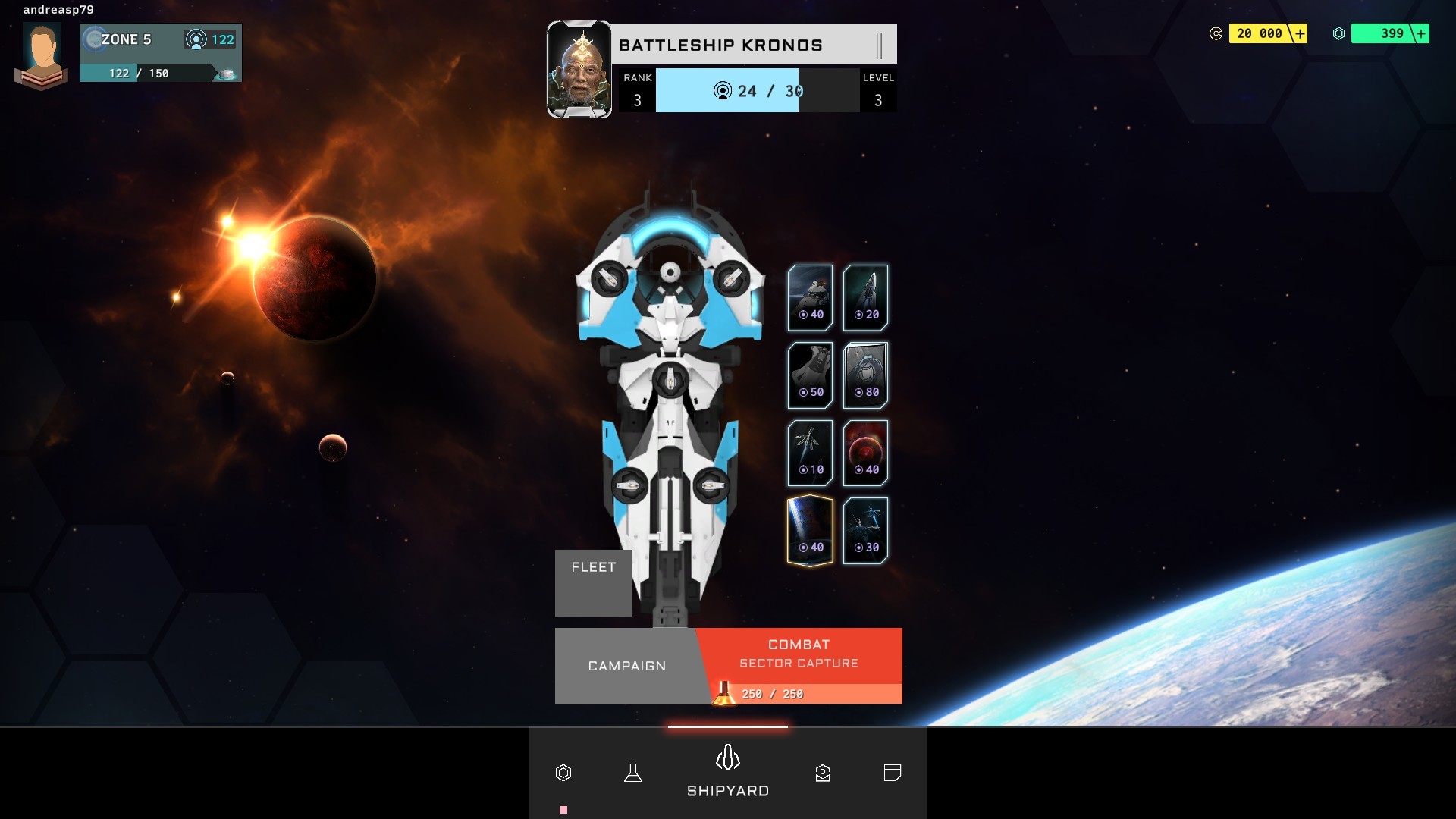Select the gold-highlighted 40-cost card
The image size is (1456, 819).
click(x=810, y=530)
